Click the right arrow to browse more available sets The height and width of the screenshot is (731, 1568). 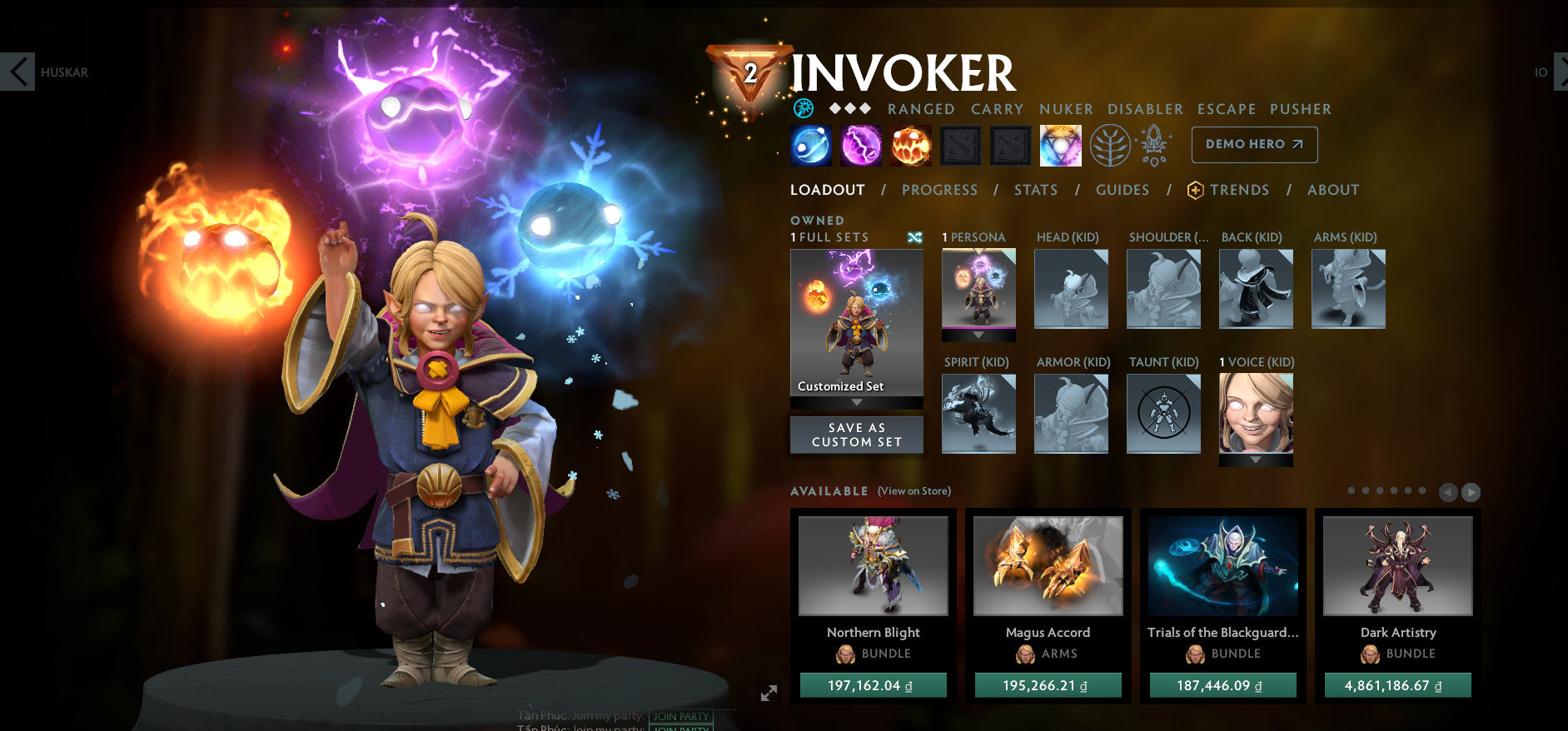1471,491
